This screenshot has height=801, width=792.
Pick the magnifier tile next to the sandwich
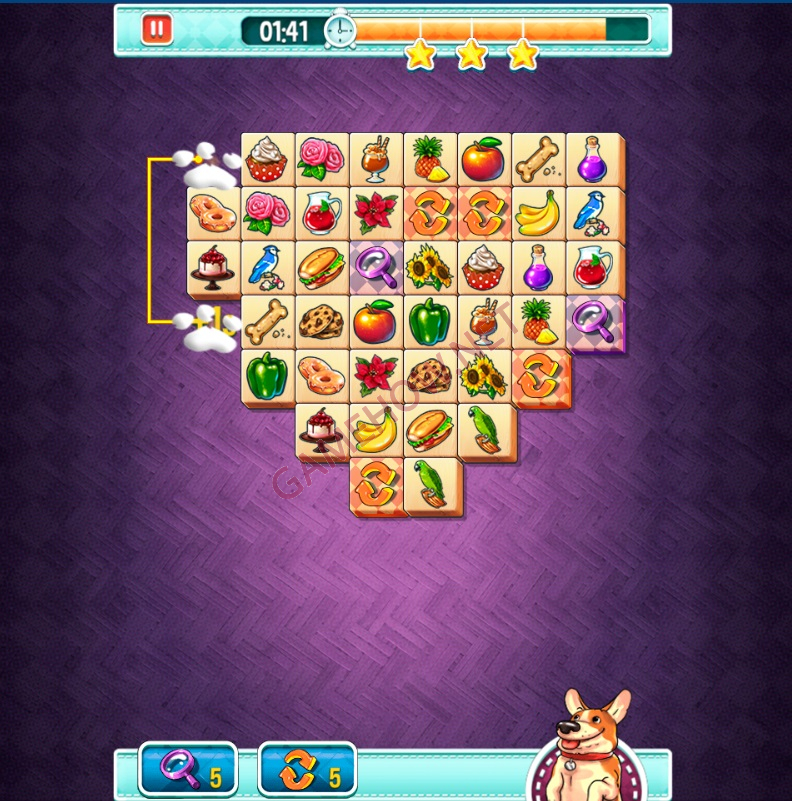point(376,267)
